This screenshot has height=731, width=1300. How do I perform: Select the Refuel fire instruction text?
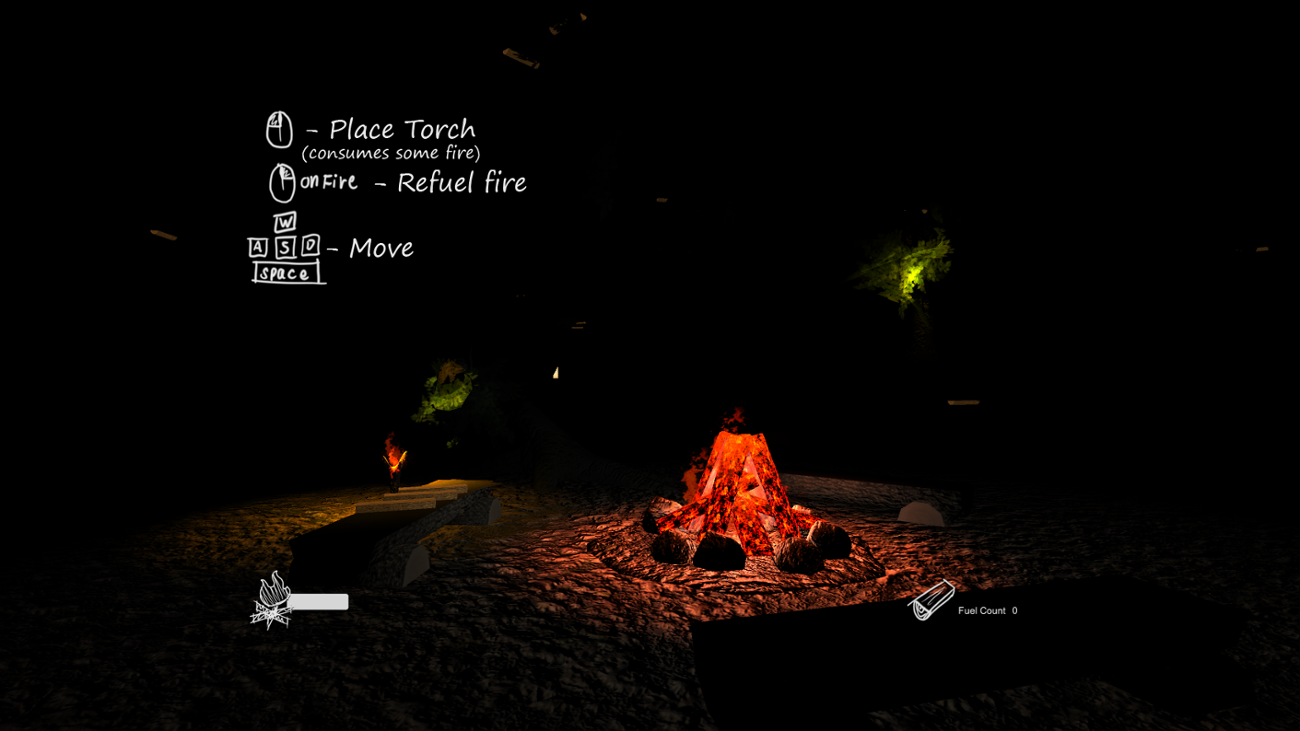462,182
